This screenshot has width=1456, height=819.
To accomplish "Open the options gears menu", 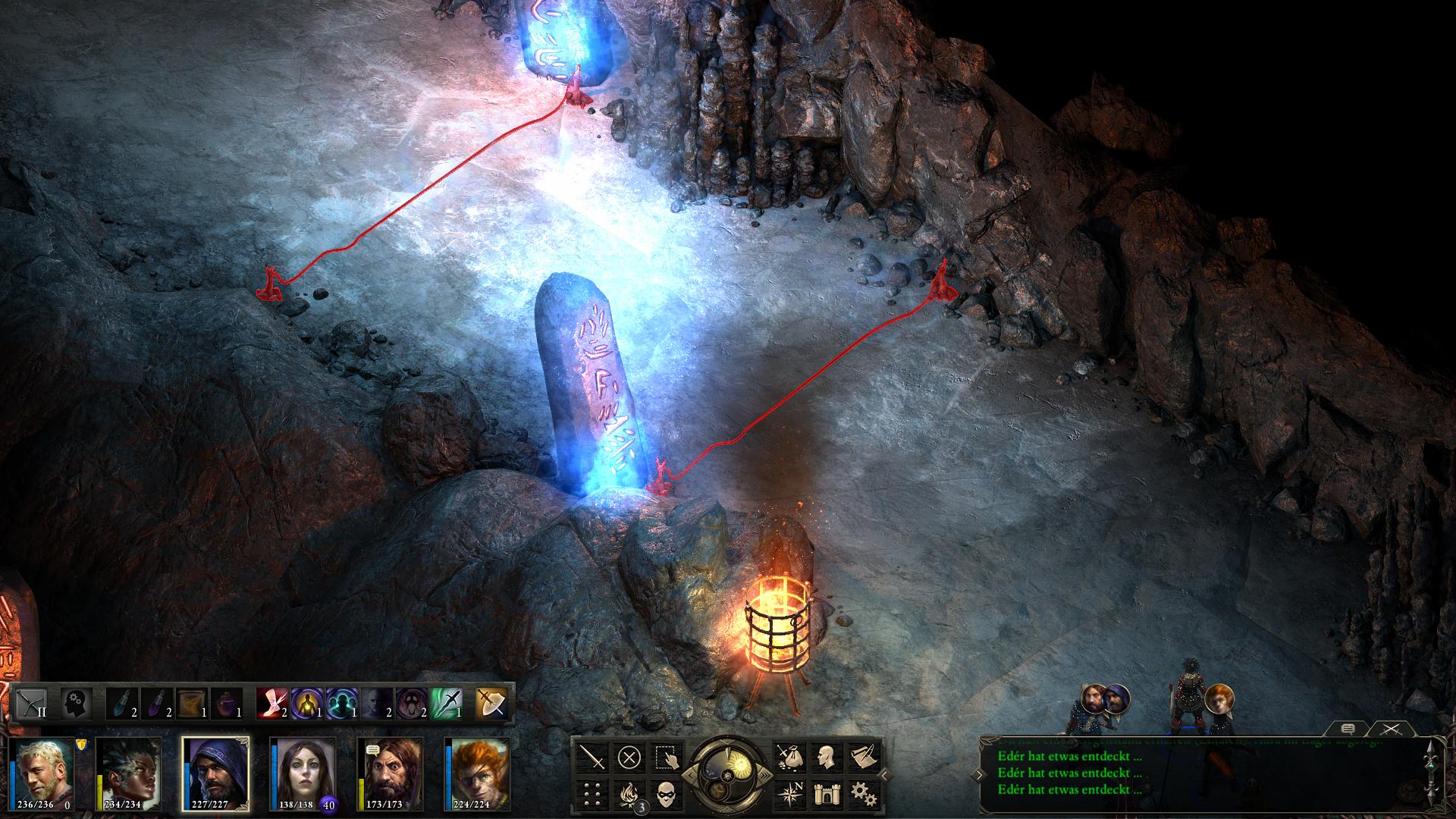I will 862,793.
